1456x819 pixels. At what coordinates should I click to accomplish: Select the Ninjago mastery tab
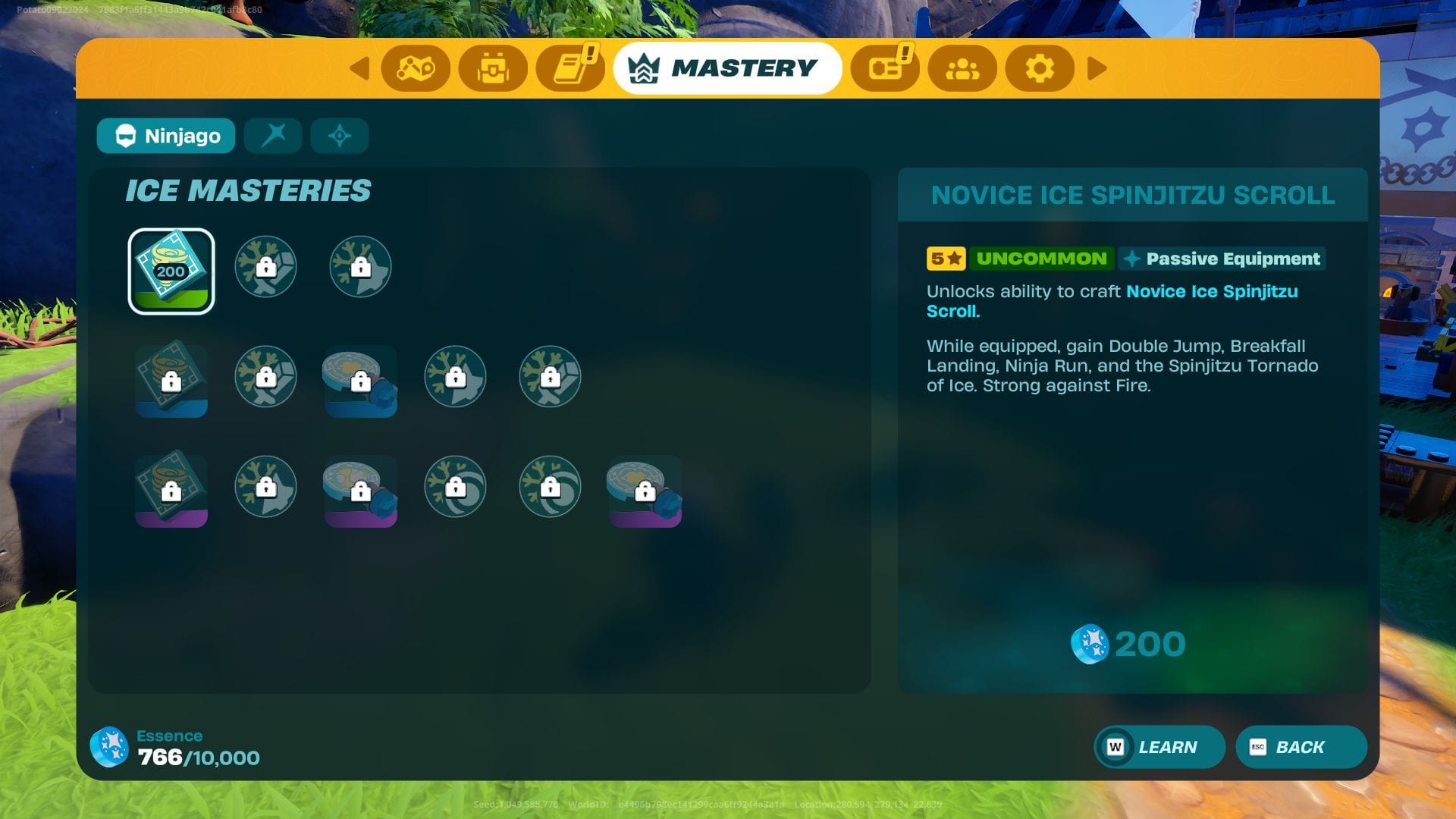coord(166,136)
